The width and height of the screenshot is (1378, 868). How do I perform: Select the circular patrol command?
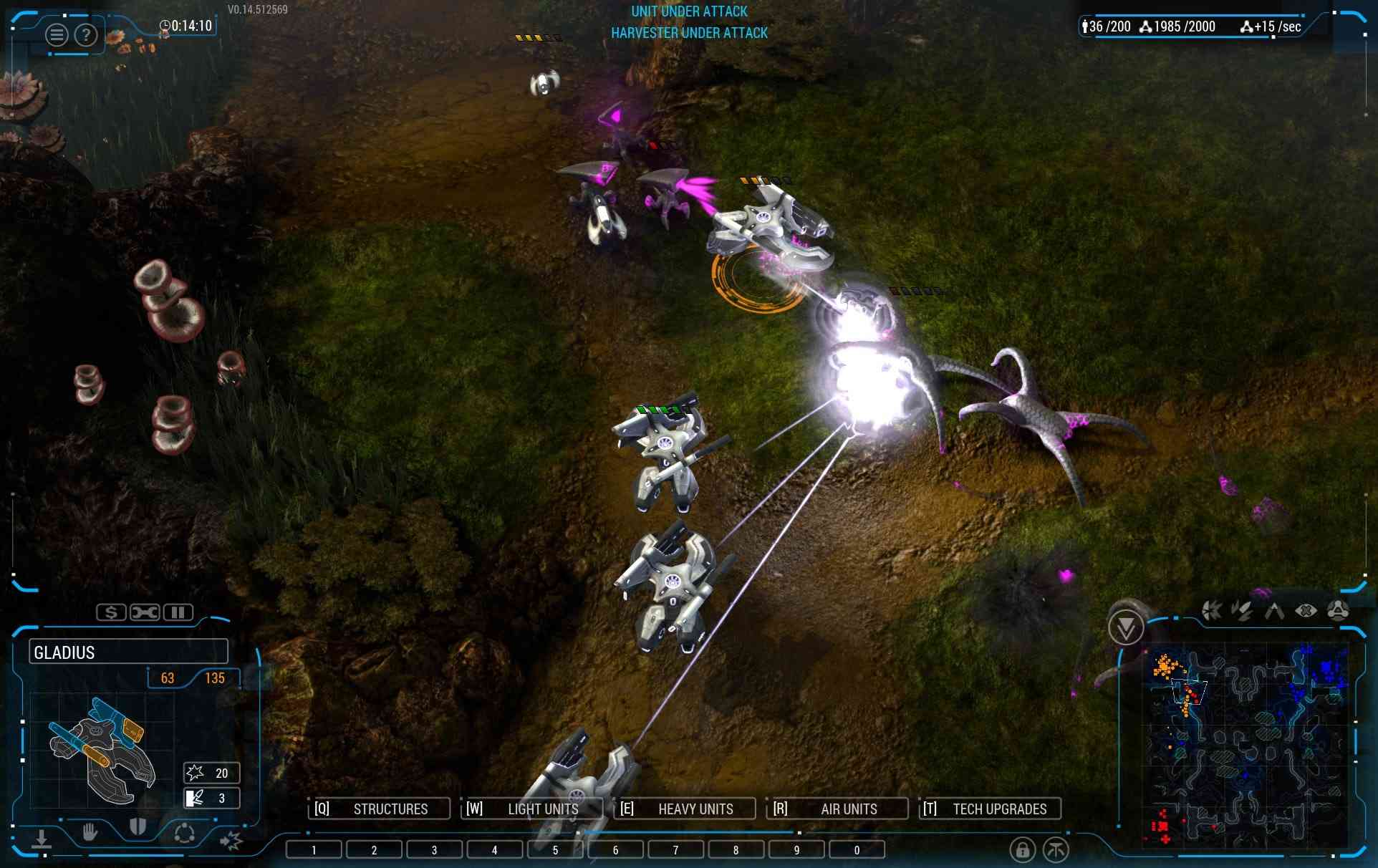point(184,834)
